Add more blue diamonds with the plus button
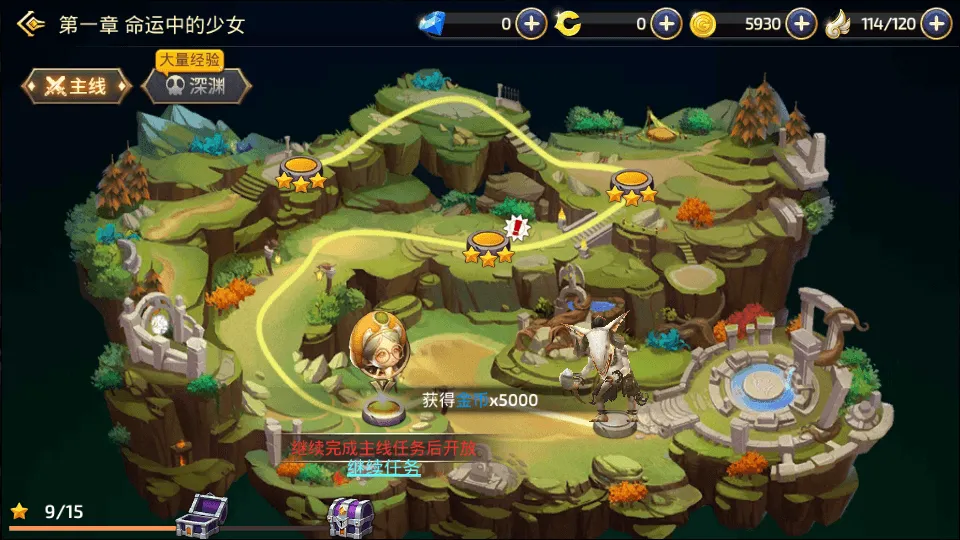Screen dimensions: 960x540 pos(531,23)
